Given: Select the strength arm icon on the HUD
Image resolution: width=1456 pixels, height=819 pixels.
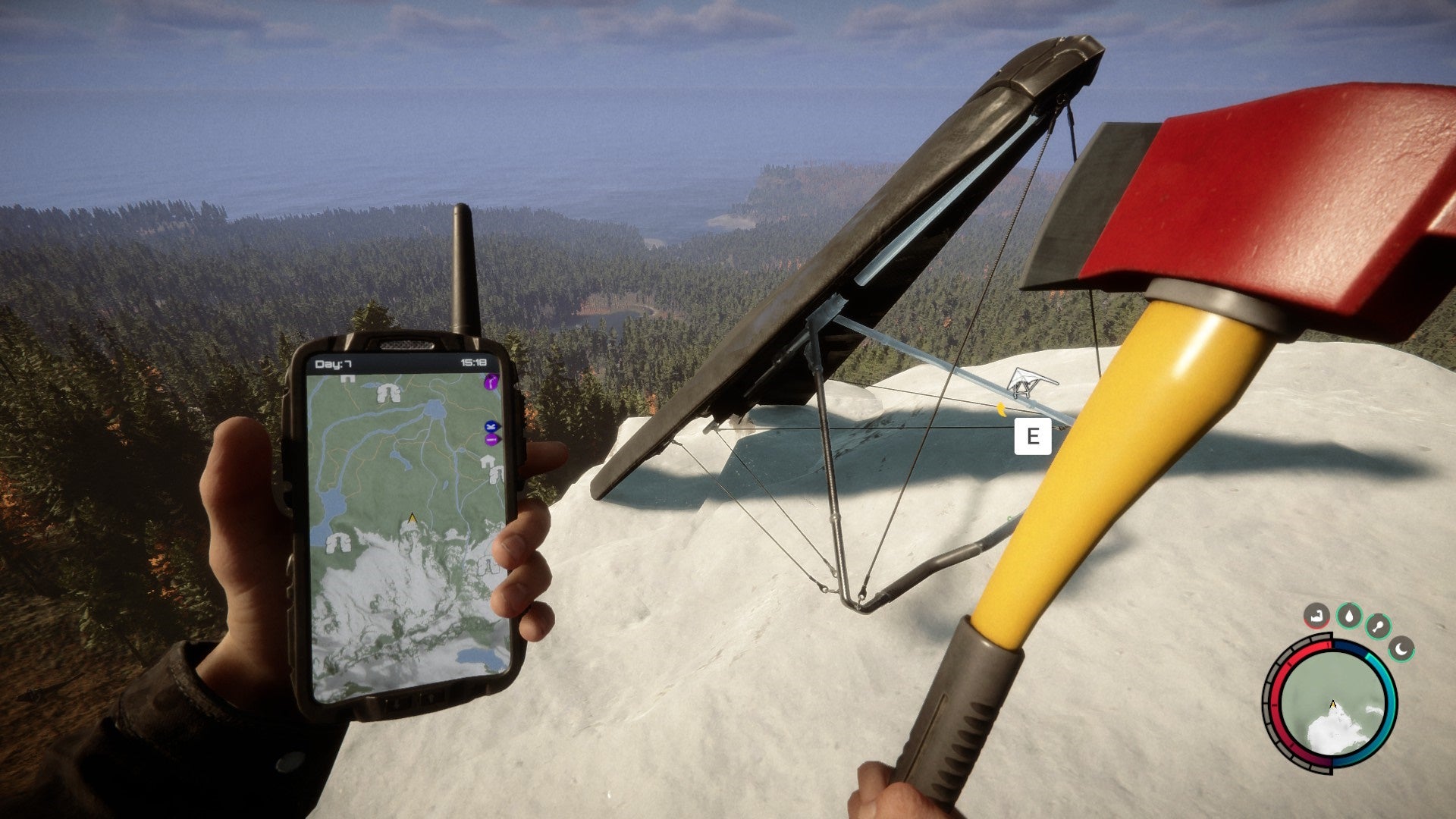Looking at the screenshot, I should (x=1316, y=616).
